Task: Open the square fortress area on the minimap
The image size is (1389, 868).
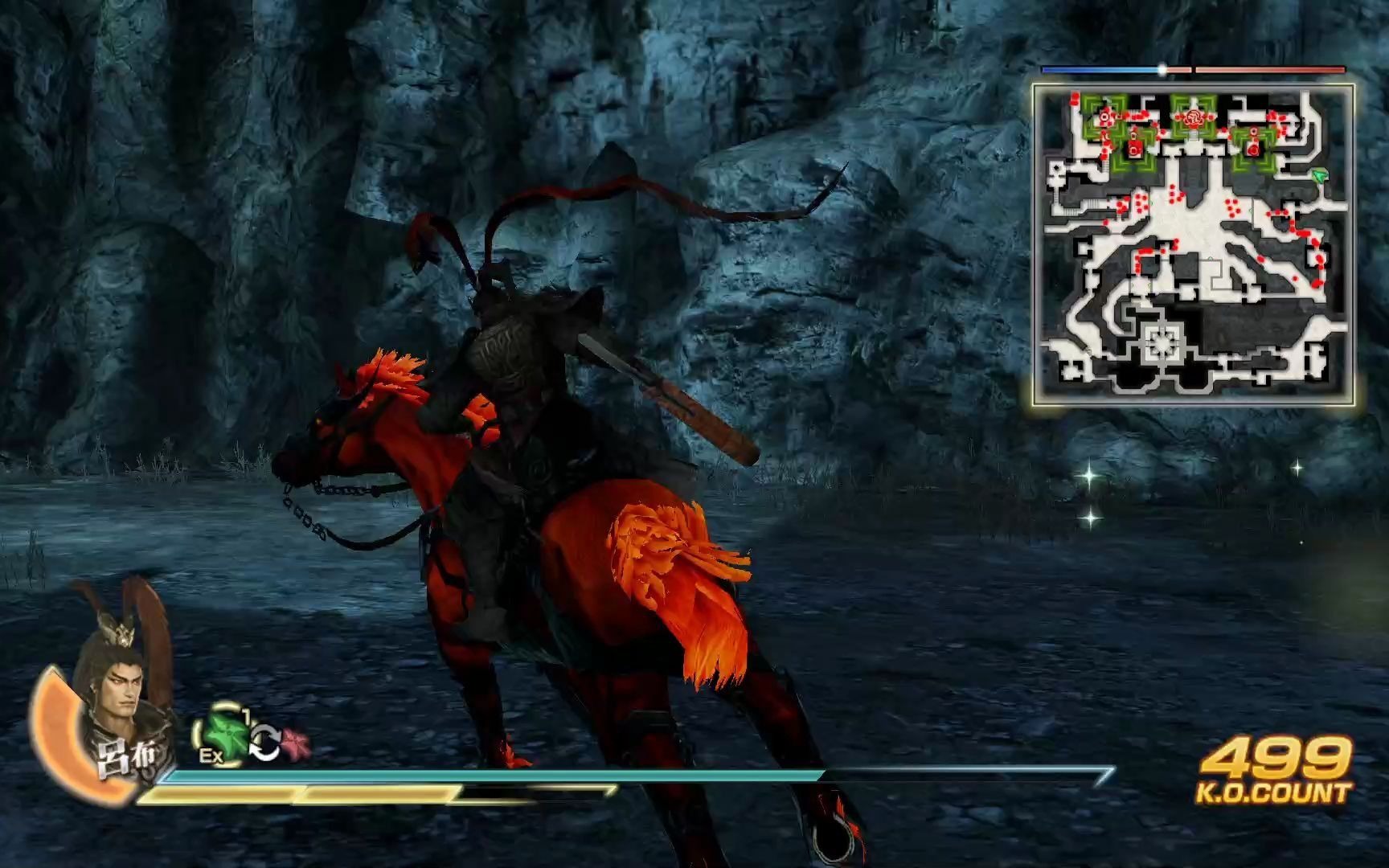Action: (x=1162, y=342)
